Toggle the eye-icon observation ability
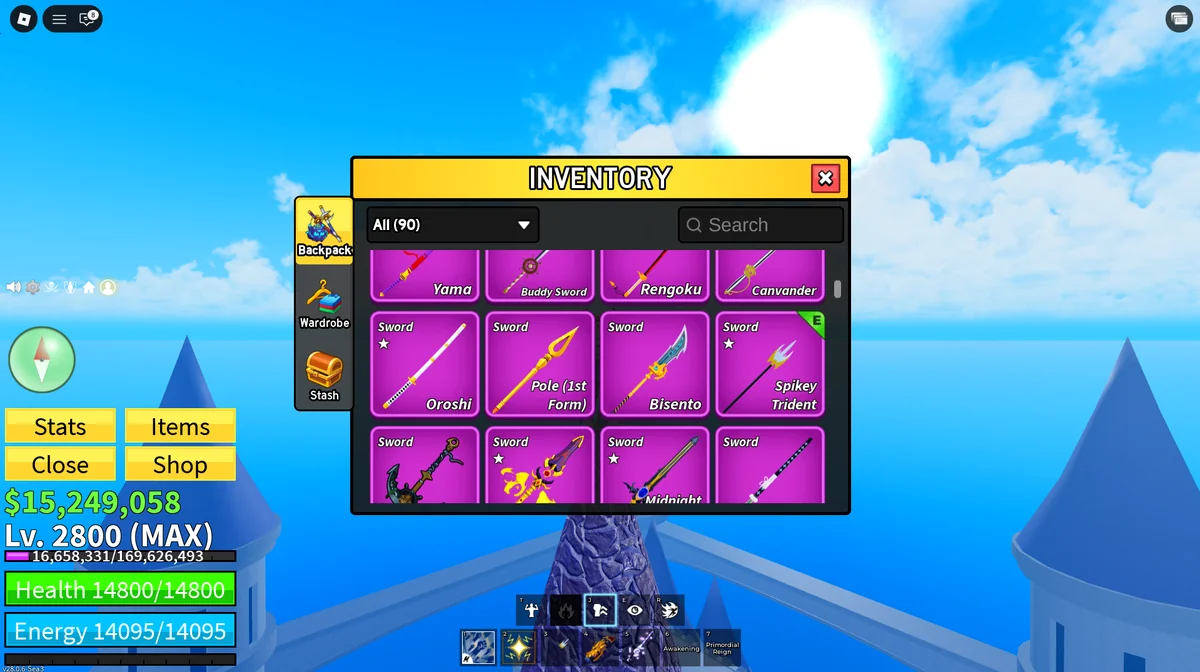This screenshot has height=672, width=1200. click(635, 609)
